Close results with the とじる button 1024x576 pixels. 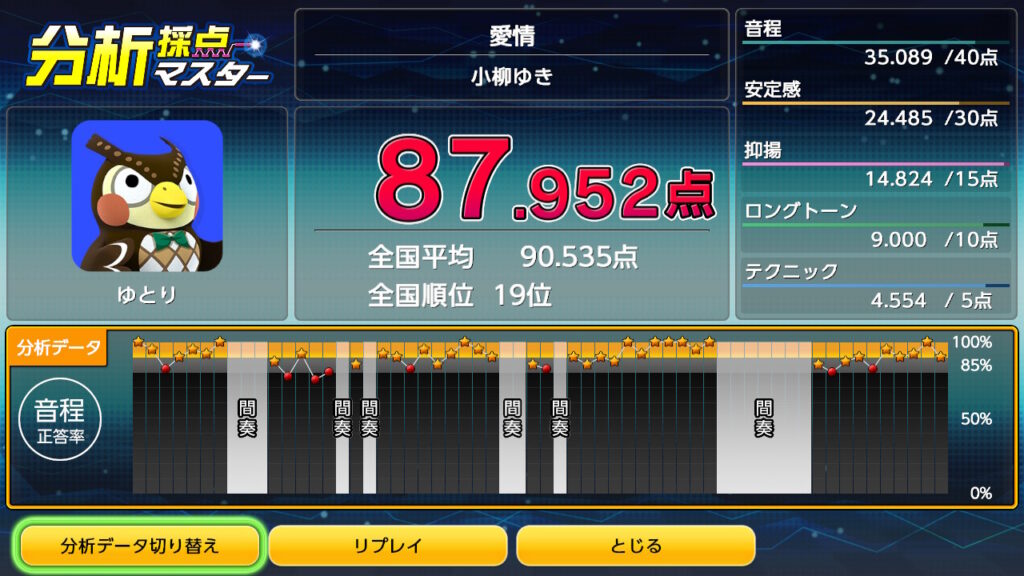(x=635, y=546)
